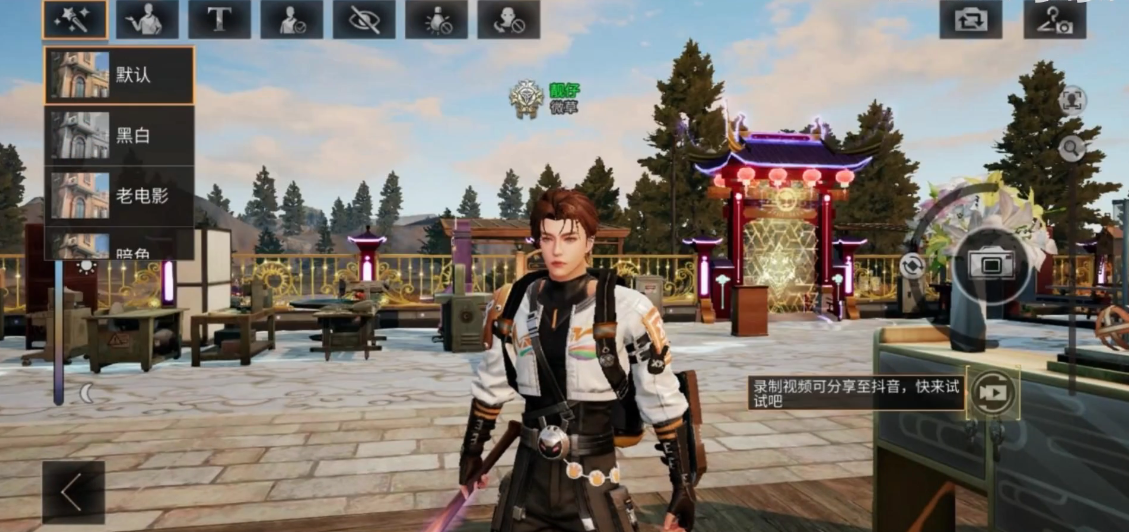Take a photo with the shutter button
The width and height of the screenshot is (1129, 532).
[990, 263]
